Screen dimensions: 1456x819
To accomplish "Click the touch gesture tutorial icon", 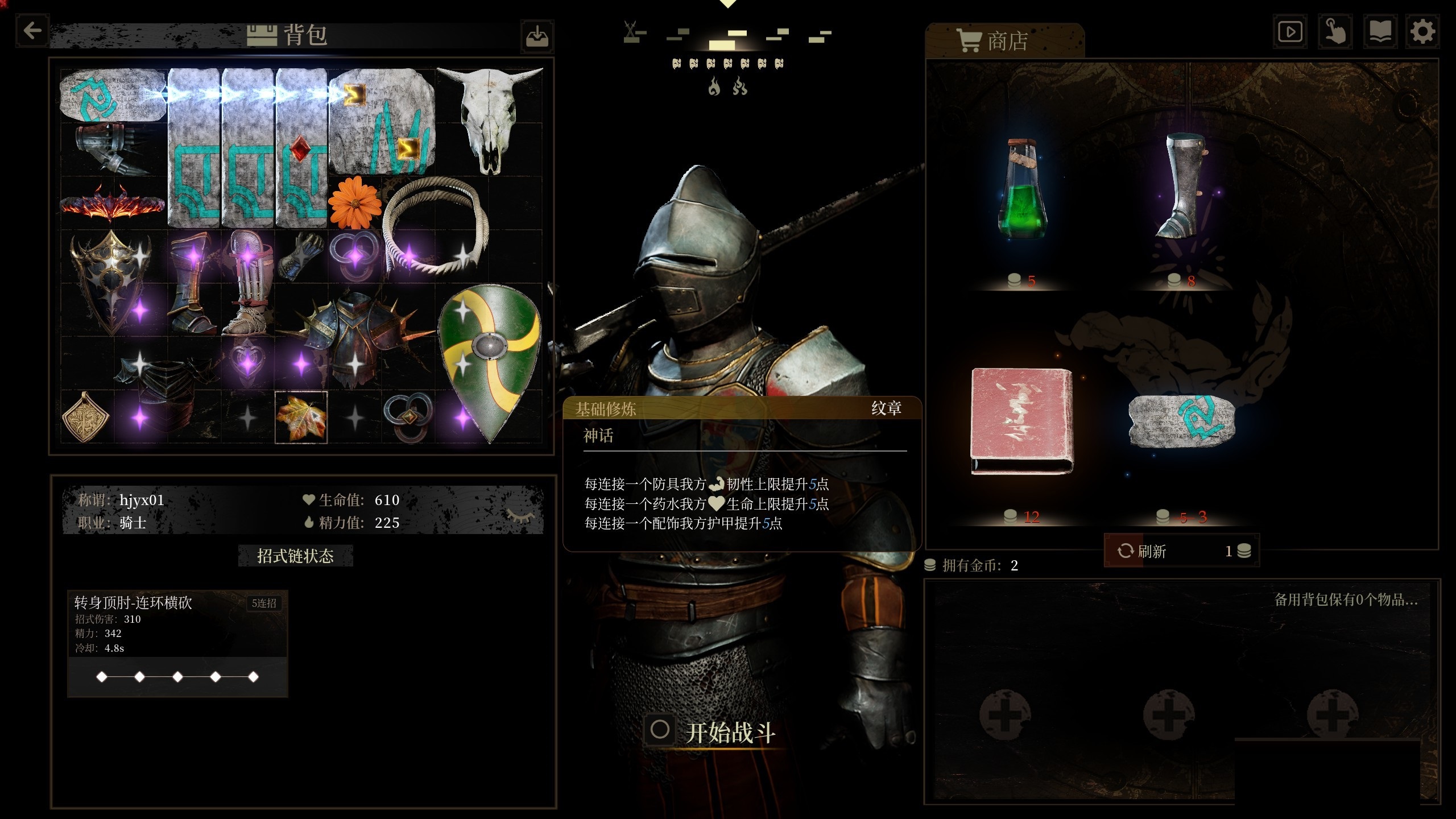I will click(1335, 32).
